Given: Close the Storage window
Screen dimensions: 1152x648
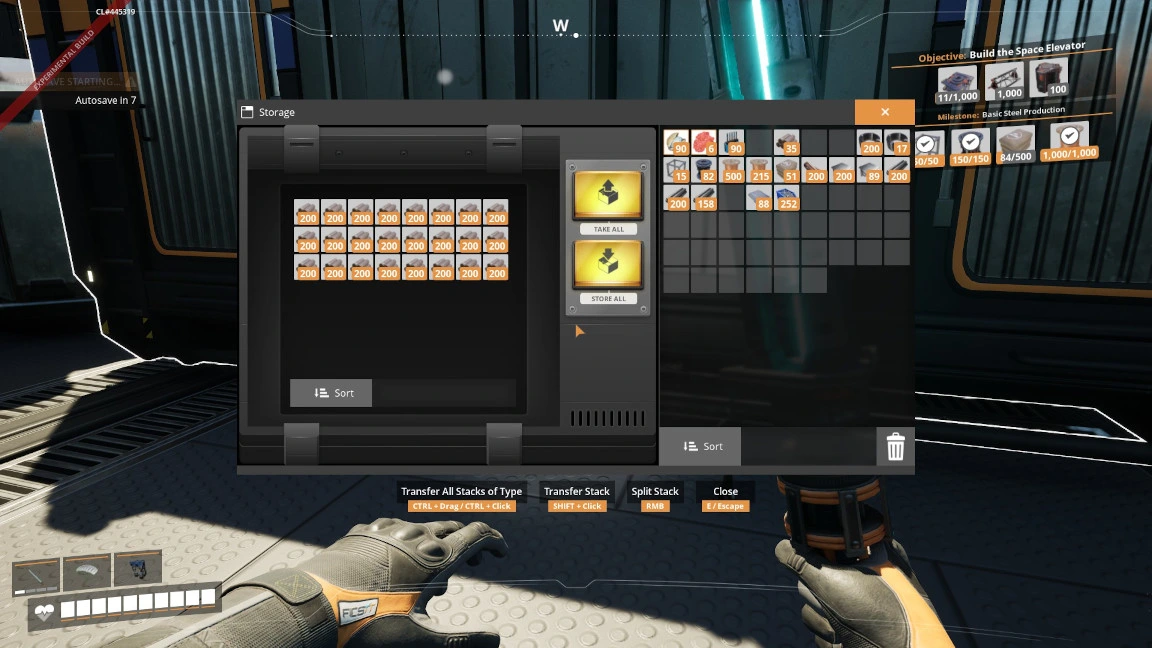Looking at the screenshot, I should 884,112.
